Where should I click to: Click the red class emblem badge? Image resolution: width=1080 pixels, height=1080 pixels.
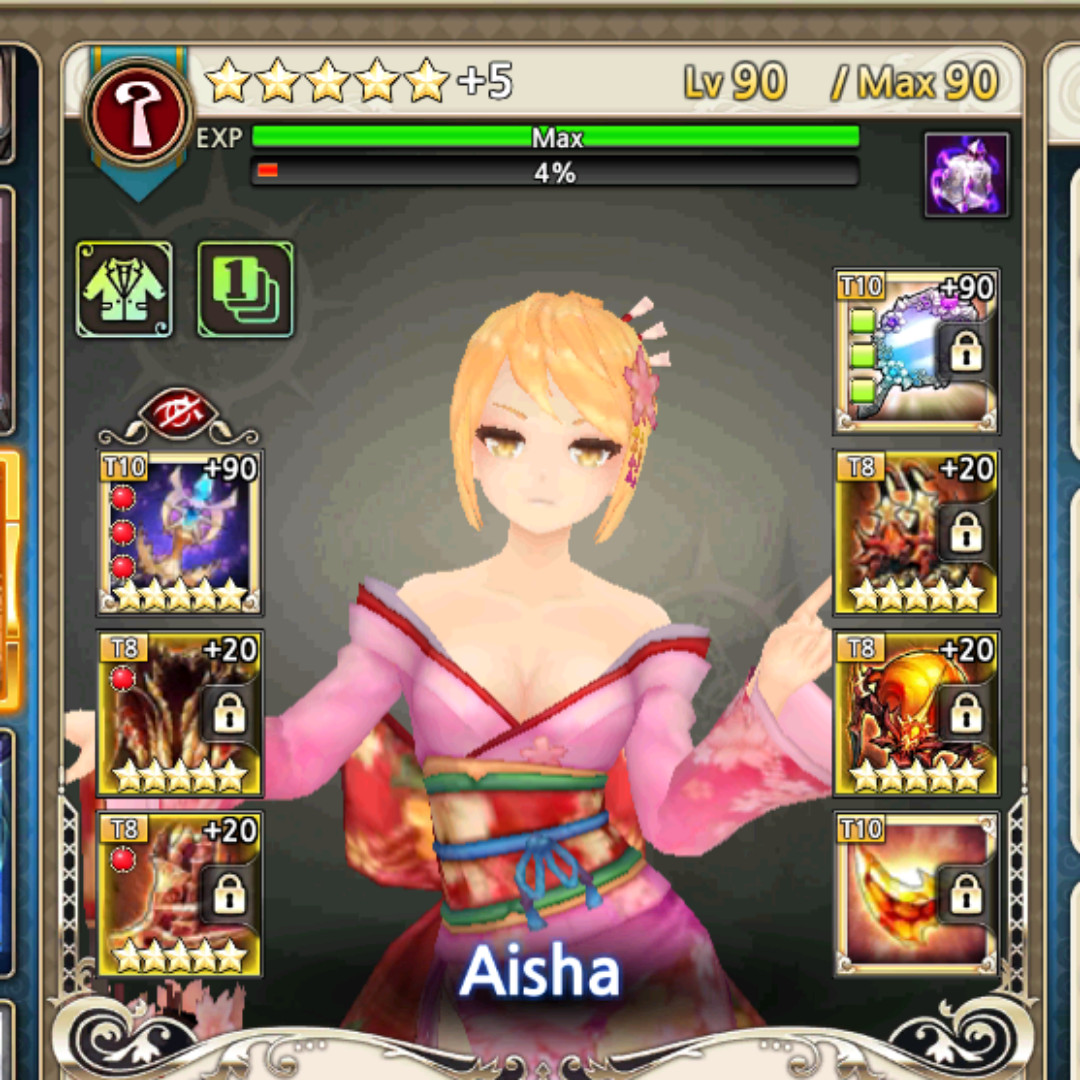pos(138,107)
